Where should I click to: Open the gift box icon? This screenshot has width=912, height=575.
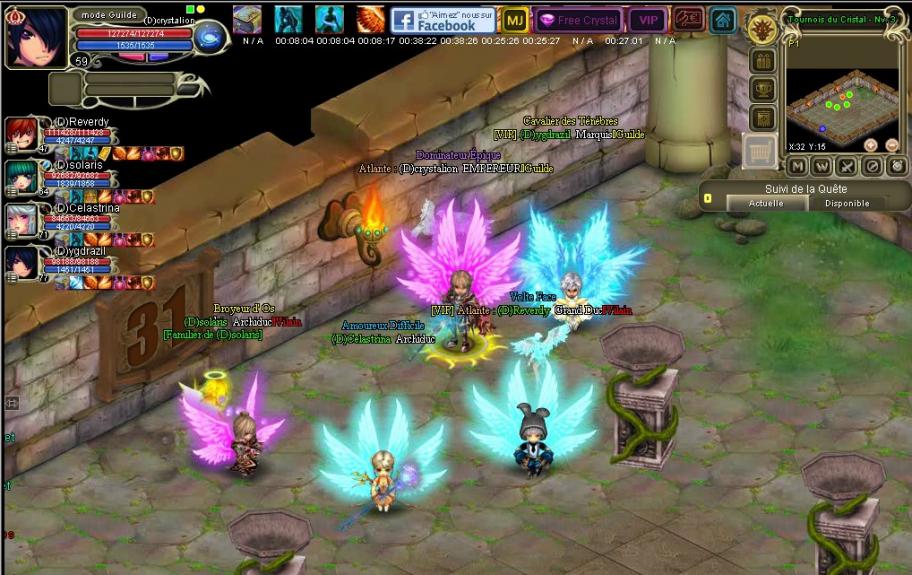click(763, 62)
